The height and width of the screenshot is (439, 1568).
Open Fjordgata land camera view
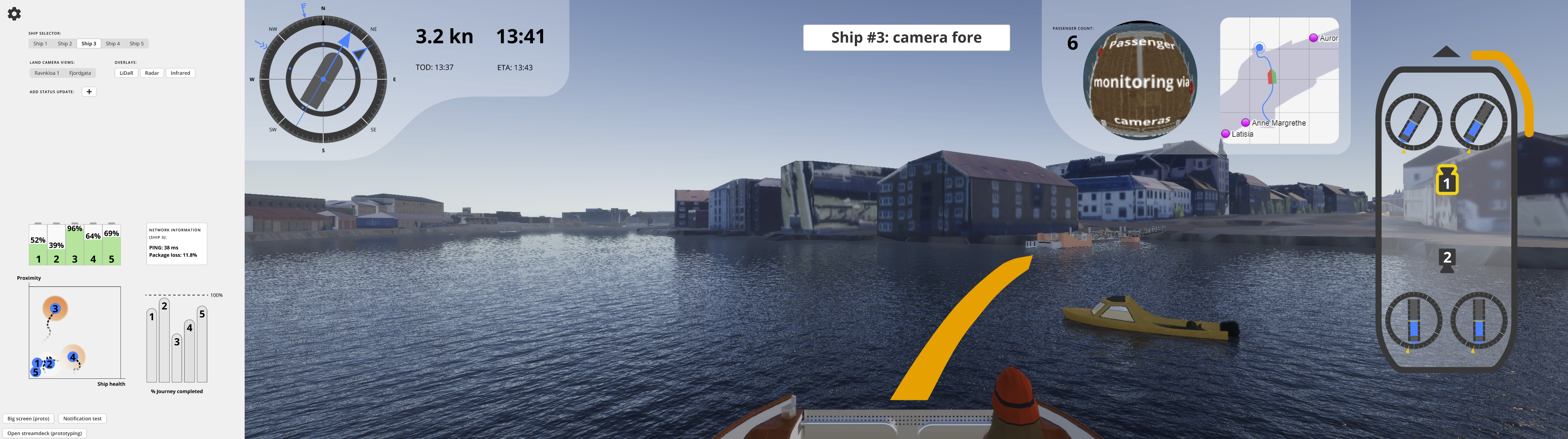click(x=80, y=73)
